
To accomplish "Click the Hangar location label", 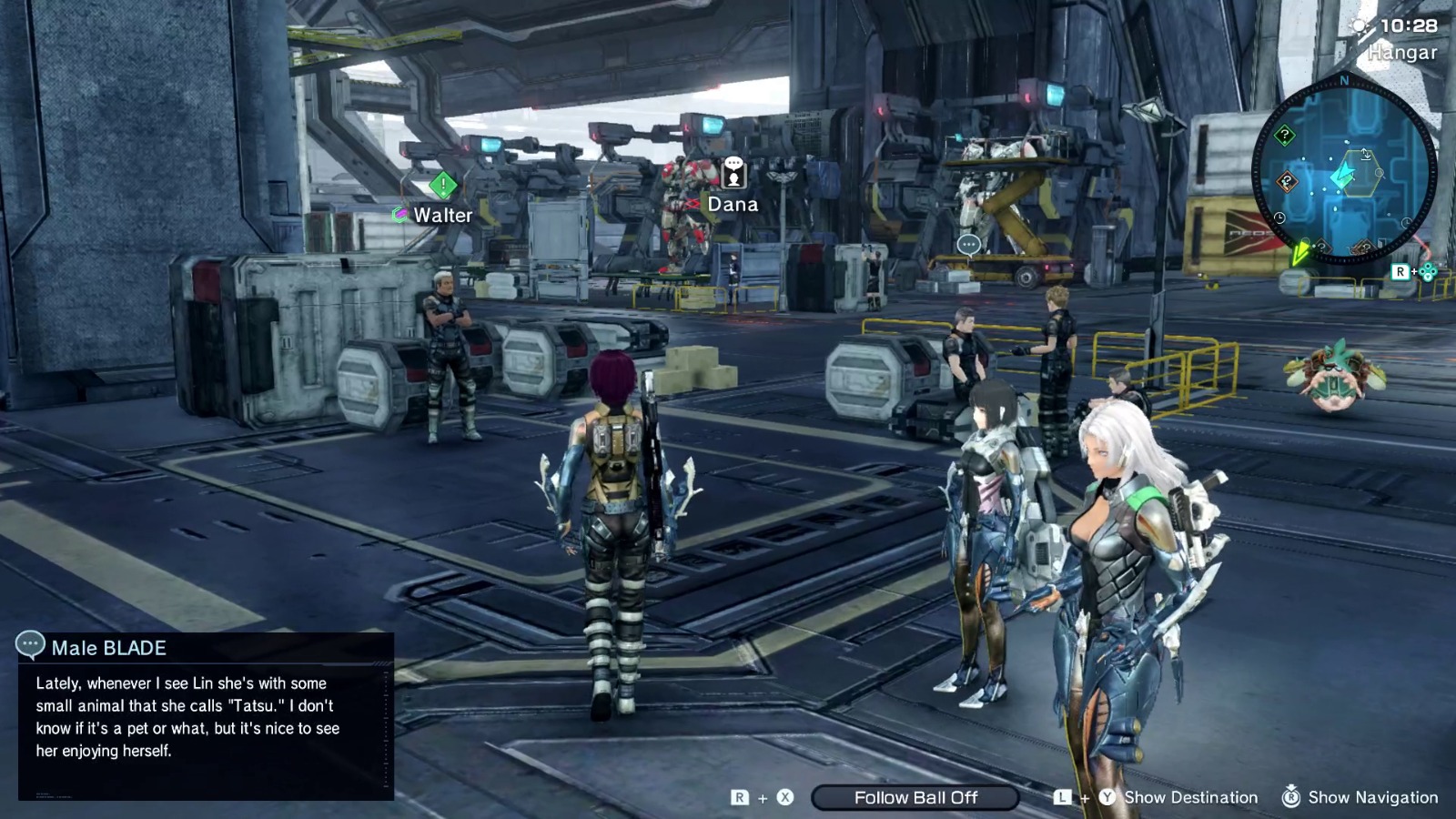I will (x=1402, y=53).
